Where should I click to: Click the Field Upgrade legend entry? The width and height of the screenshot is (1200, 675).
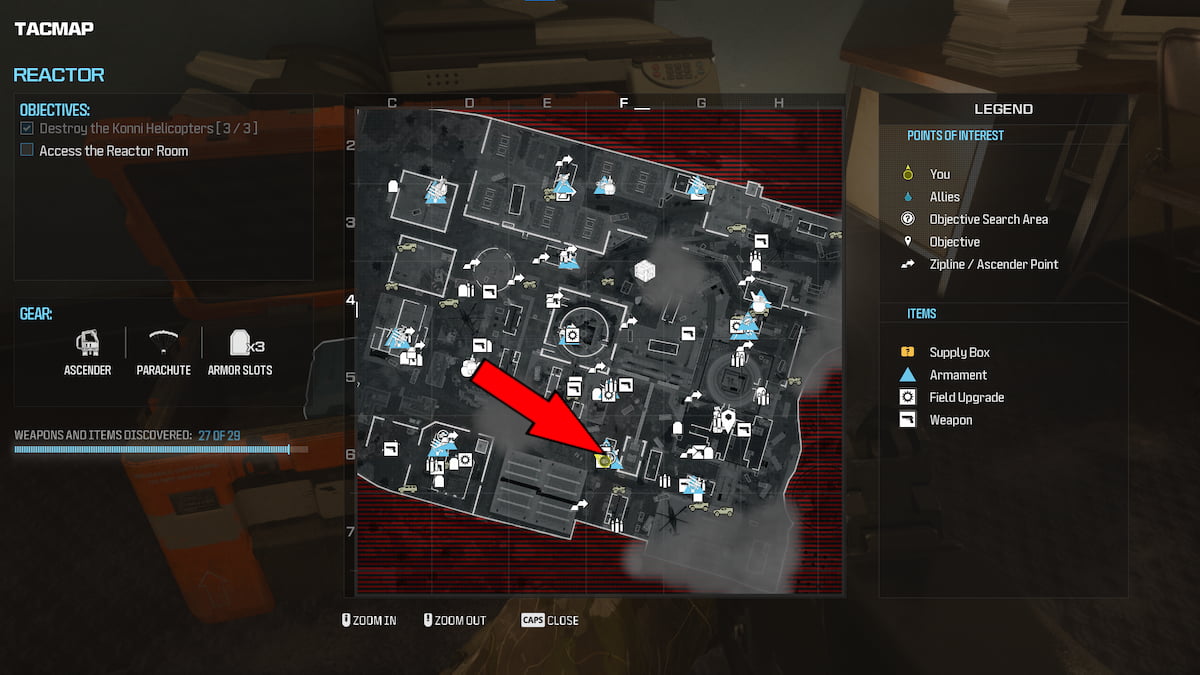pos(966,397)
